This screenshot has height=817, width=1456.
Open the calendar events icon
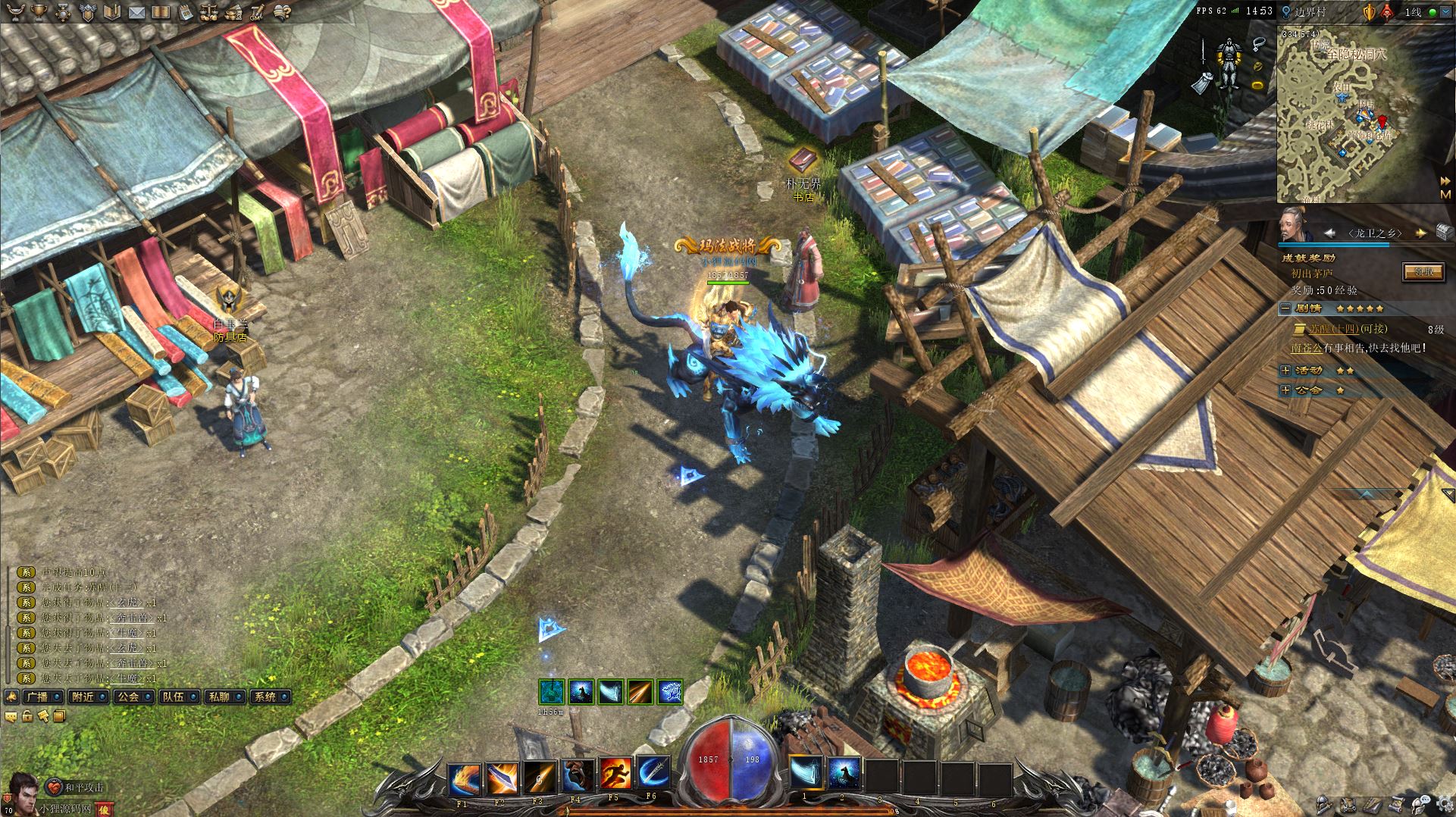pyautogui.click(x=186, y=12)
